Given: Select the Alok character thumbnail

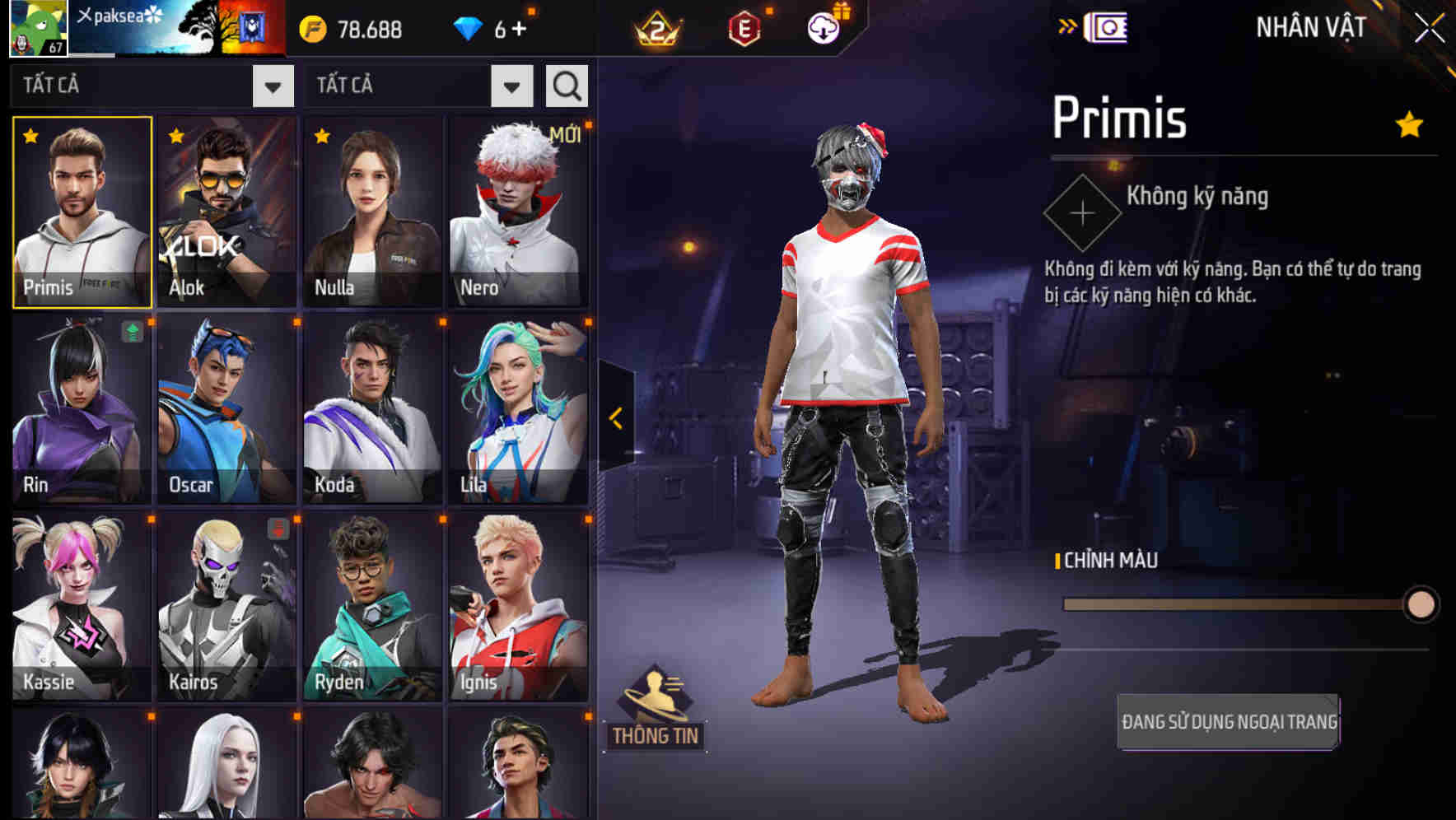Looking at the screenshot, I should click(x=226, y=212).
